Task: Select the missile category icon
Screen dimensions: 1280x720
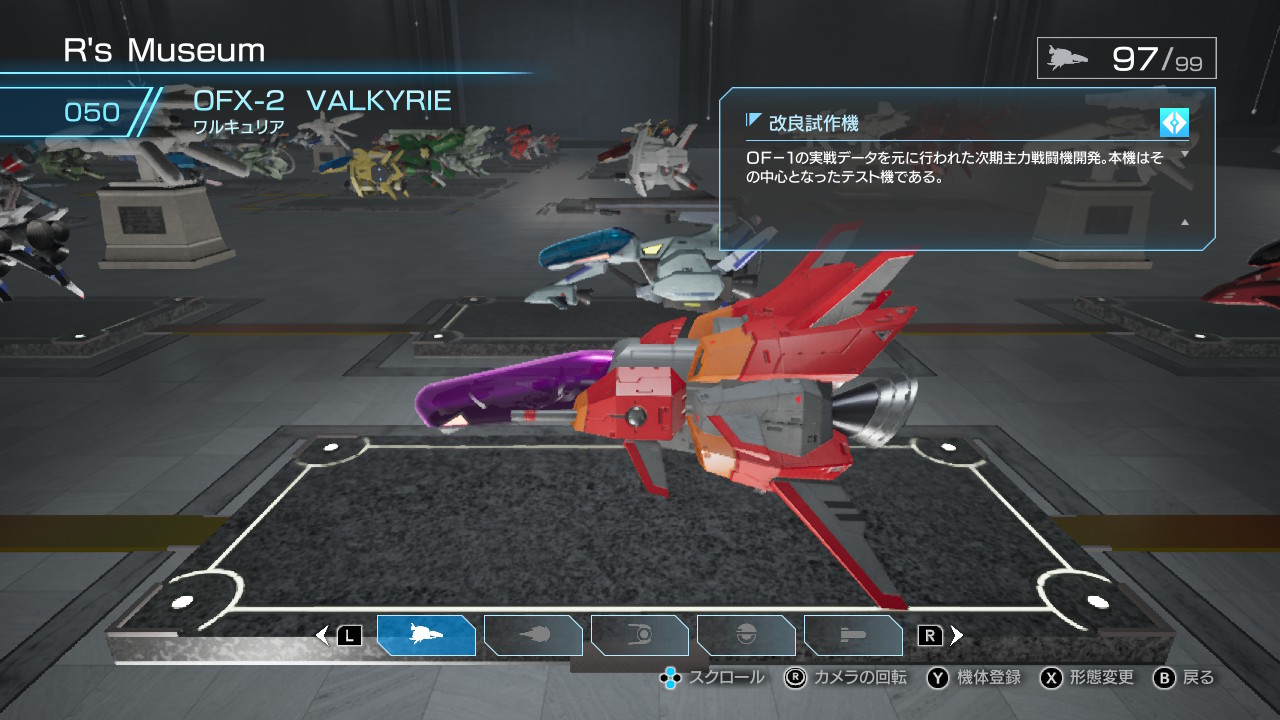Action: 533,633
